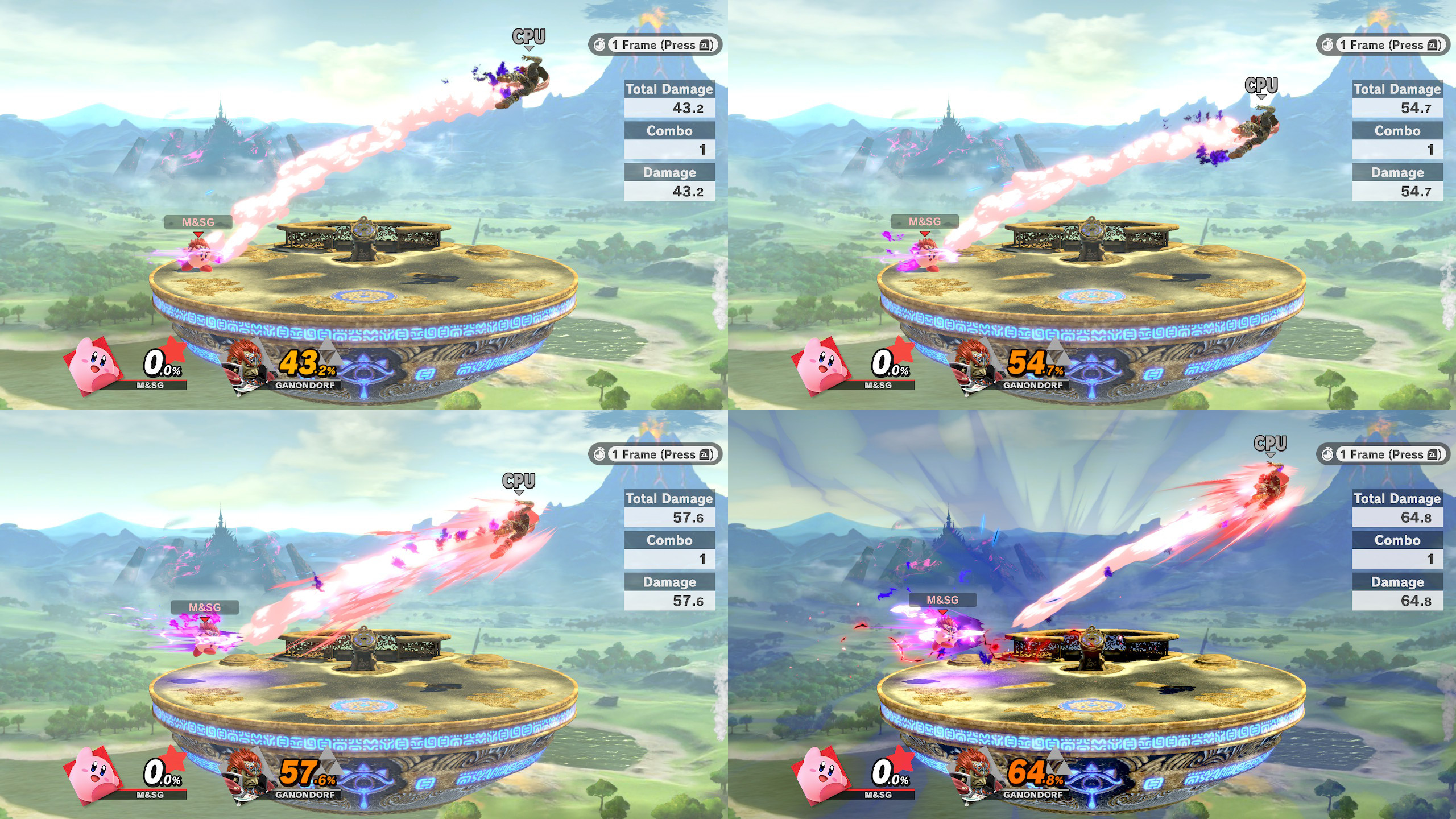Toggle the CPU opponent label
The image size is (1456, 819).
pos(528,36)
